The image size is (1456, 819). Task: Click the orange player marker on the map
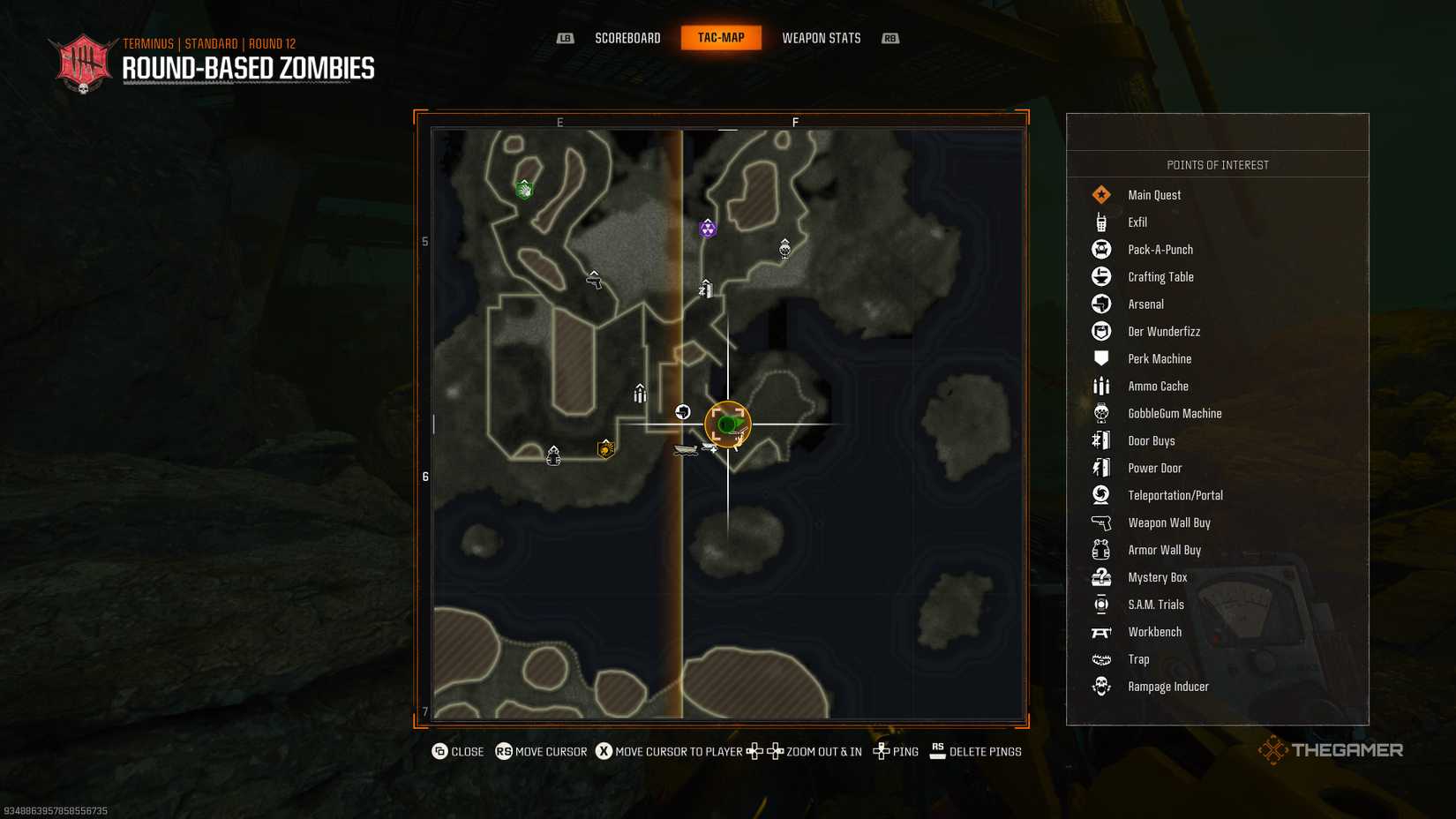[727, 424]
